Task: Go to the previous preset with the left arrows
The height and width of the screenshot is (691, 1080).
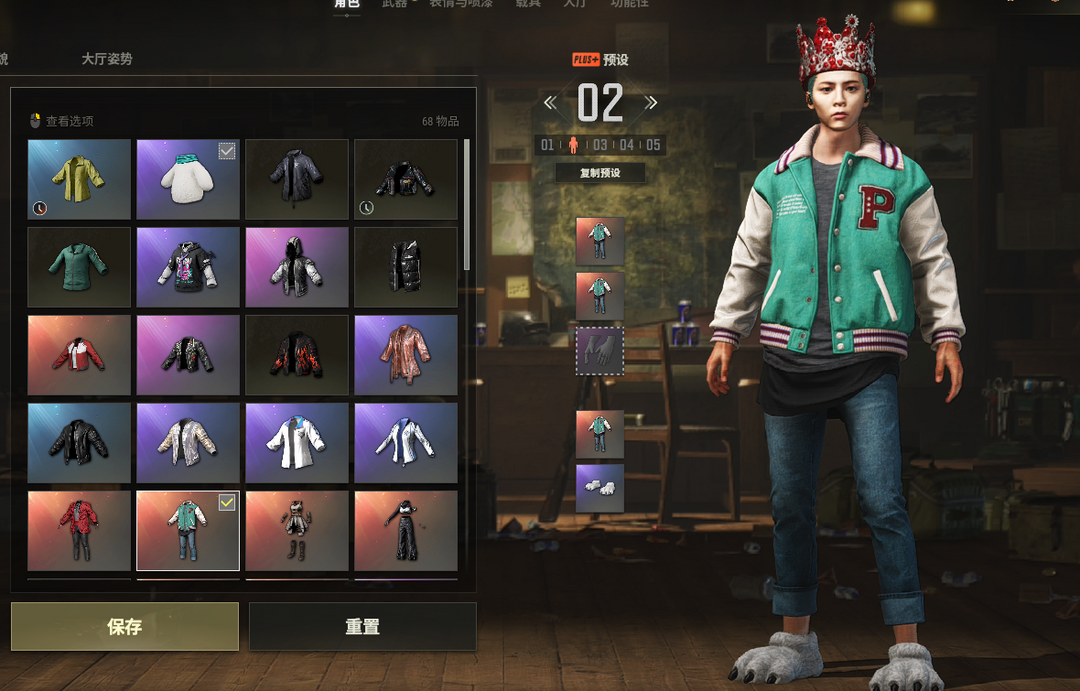Action: coord(550,102)
